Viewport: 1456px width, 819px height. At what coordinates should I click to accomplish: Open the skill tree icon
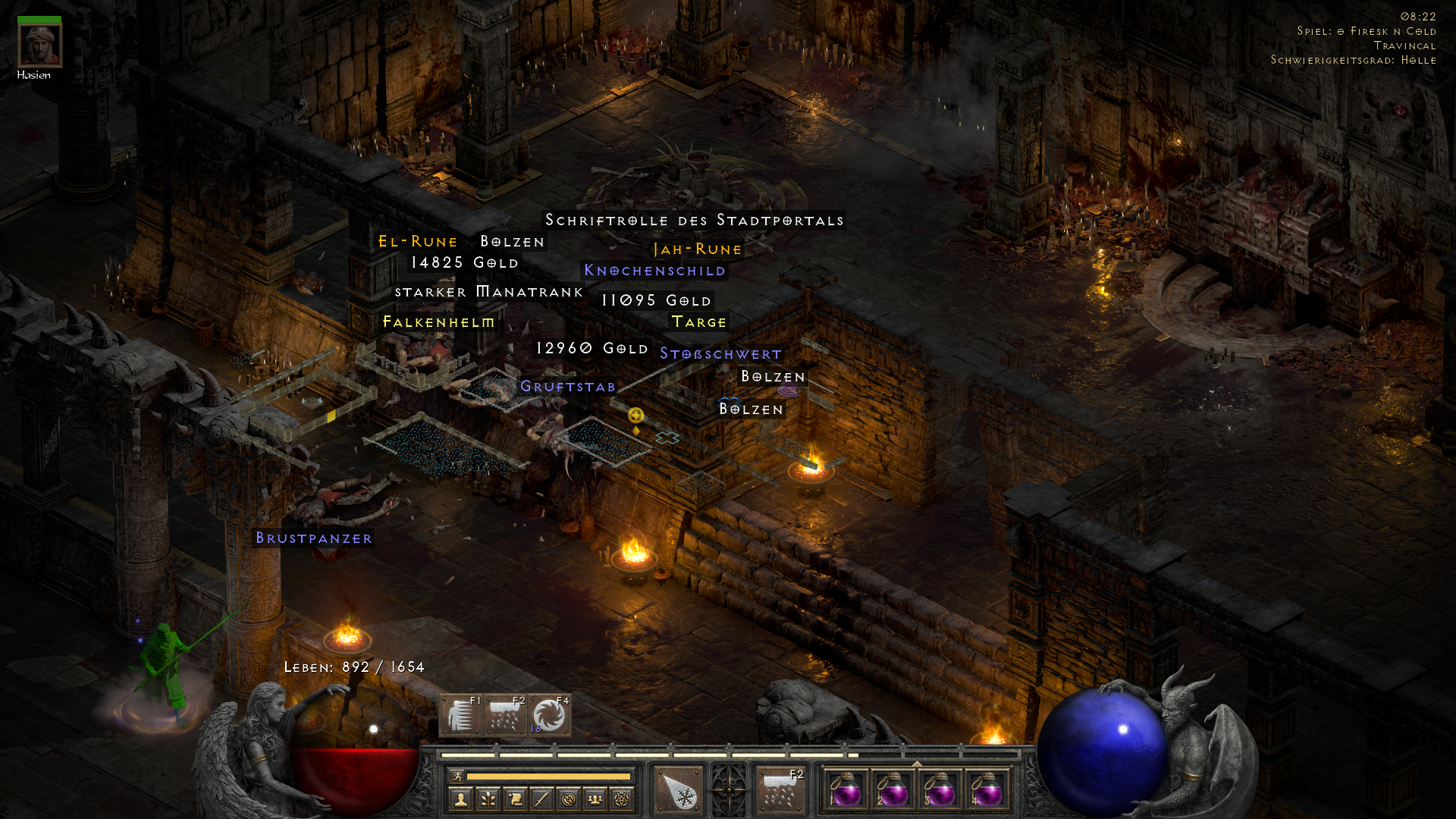pos(488,798)
